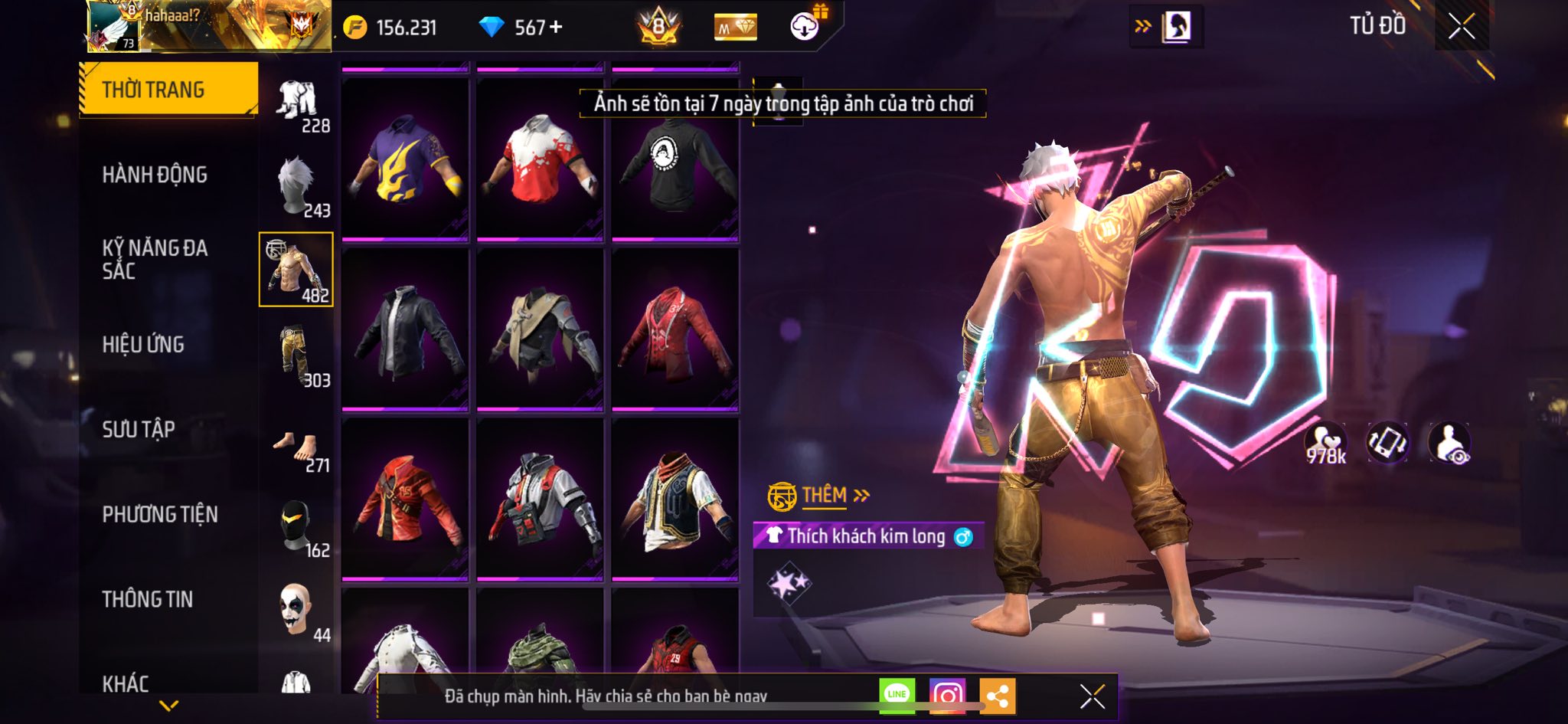The height and width of the screenshot is (724, 1568).
Task: Select the pants category showing 303
Action: [297, 356]
